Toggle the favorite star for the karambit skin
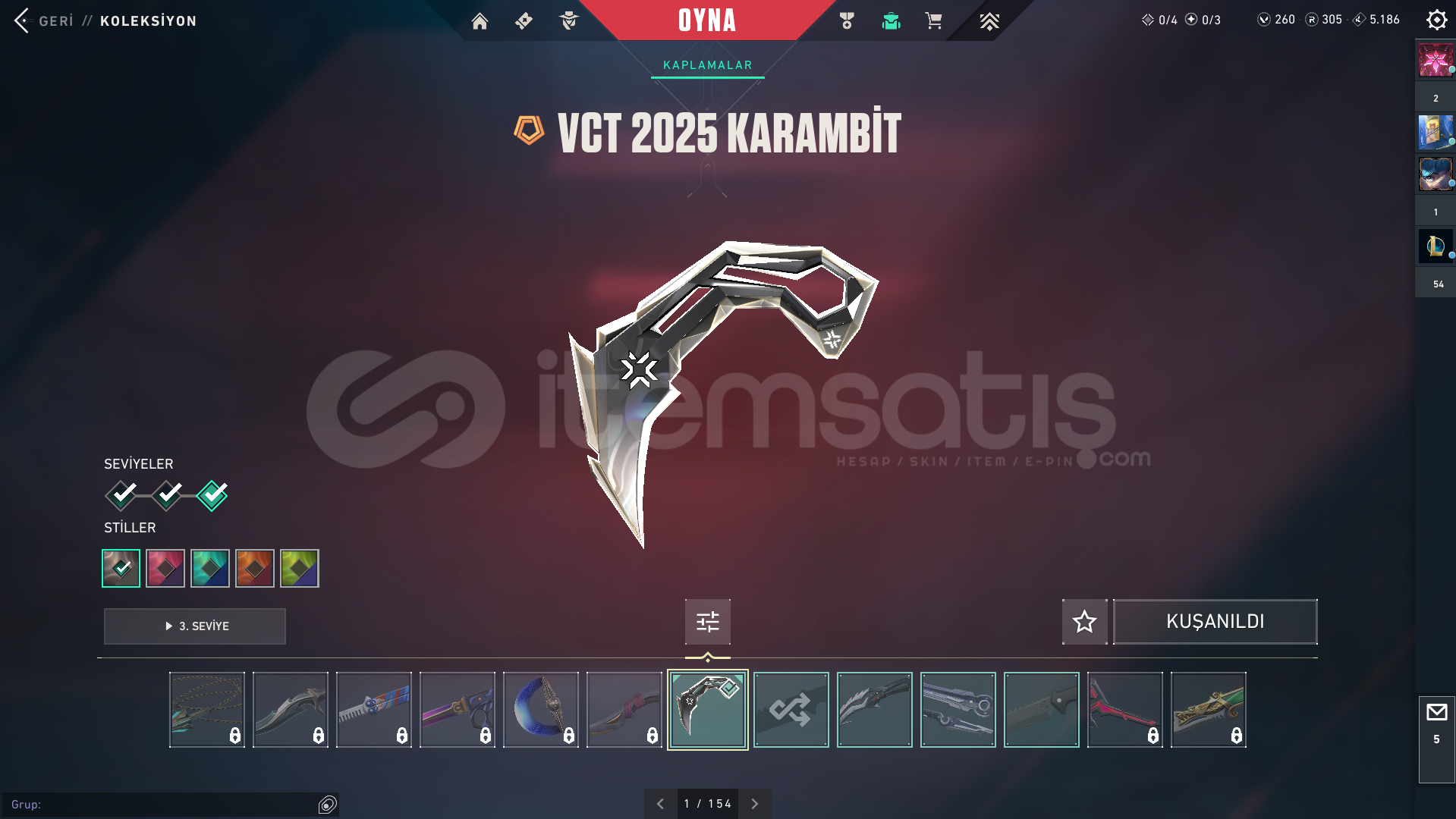The height and width of the screenshot is (819, 1456). pyautogui.click(x=1083, y=622)
